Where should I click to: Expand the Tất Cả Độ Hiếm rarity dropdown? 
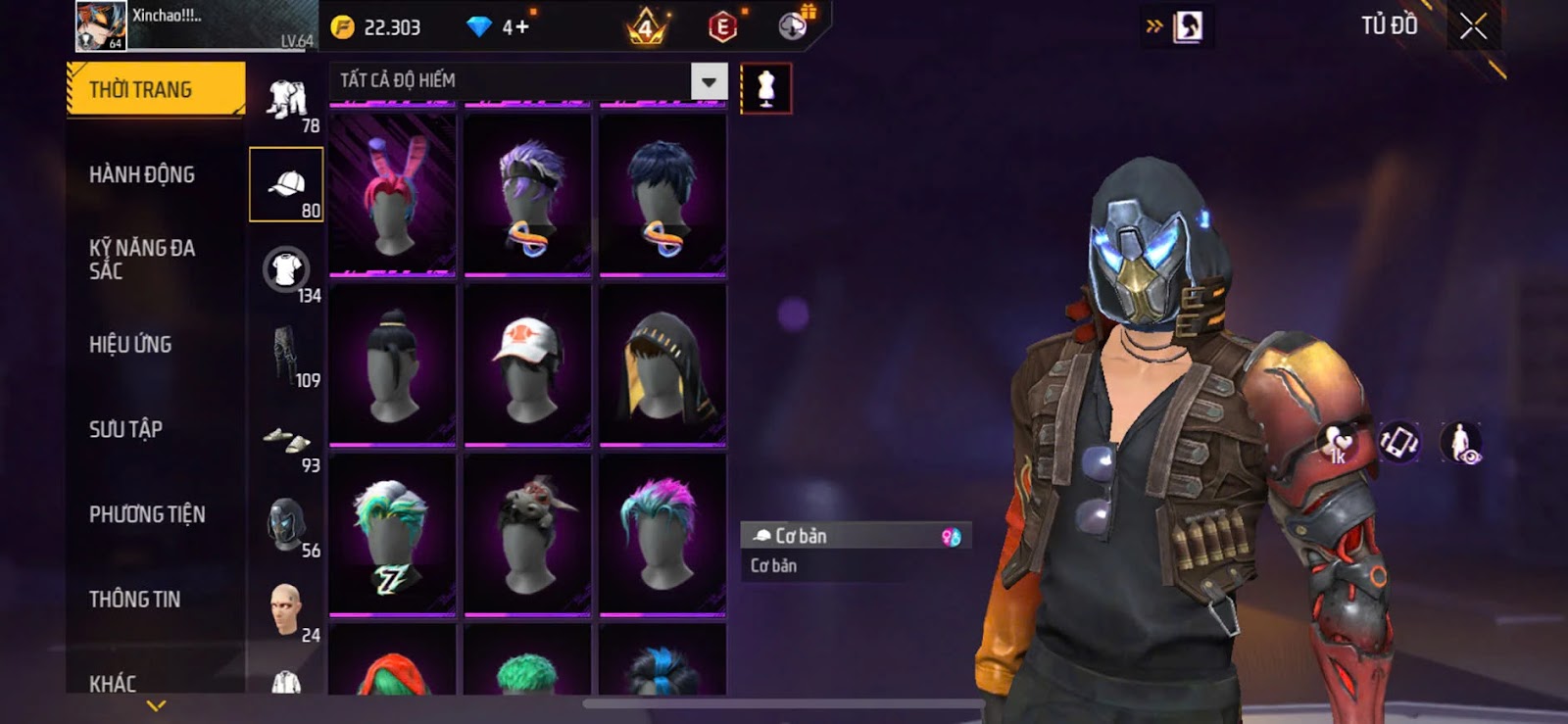click(x=709, y=82)
